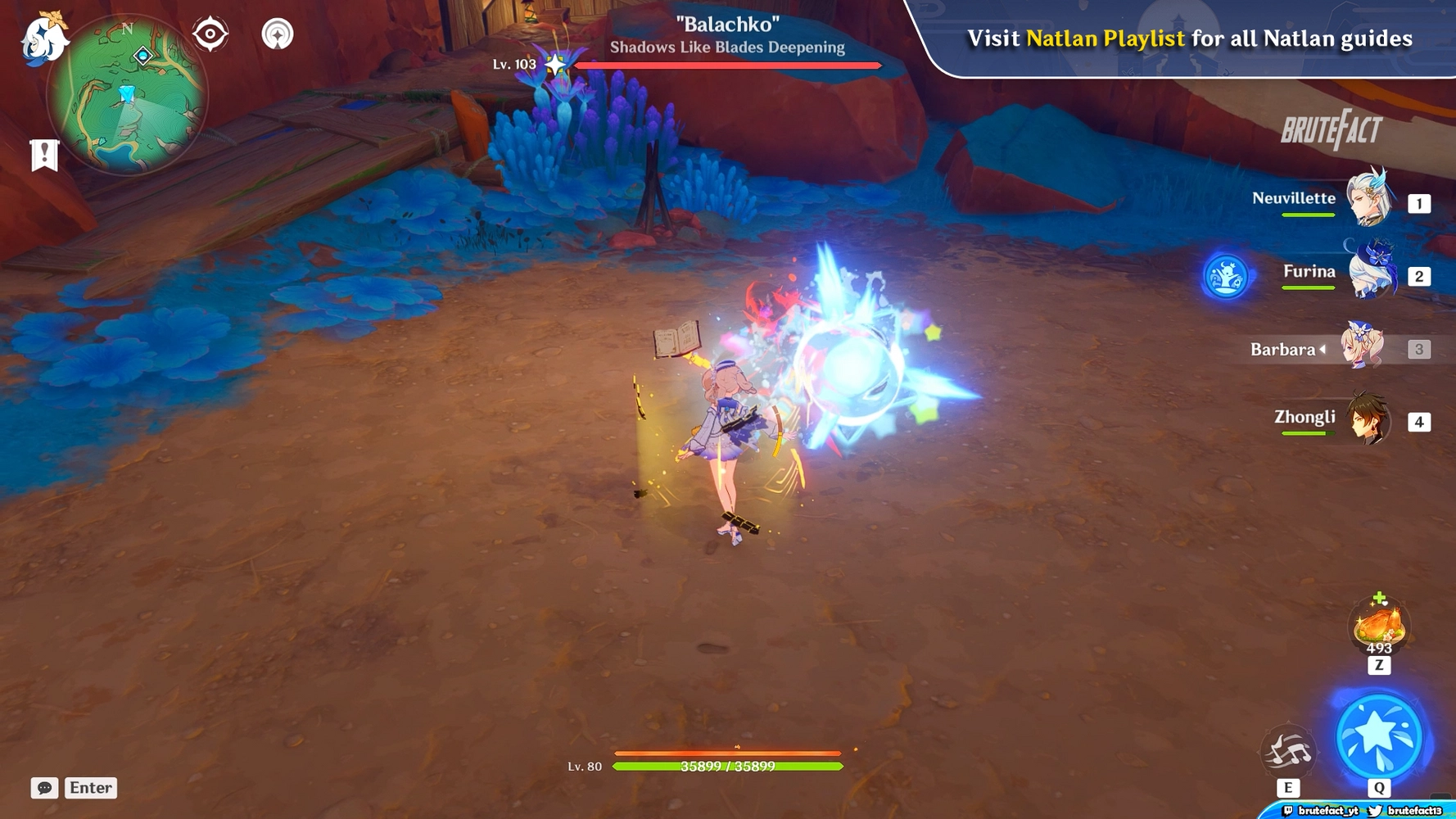Activate Barbara's Elemental Burst star icon
The height and width of the screenshot is (819, 1456).
pos(1379,736)
